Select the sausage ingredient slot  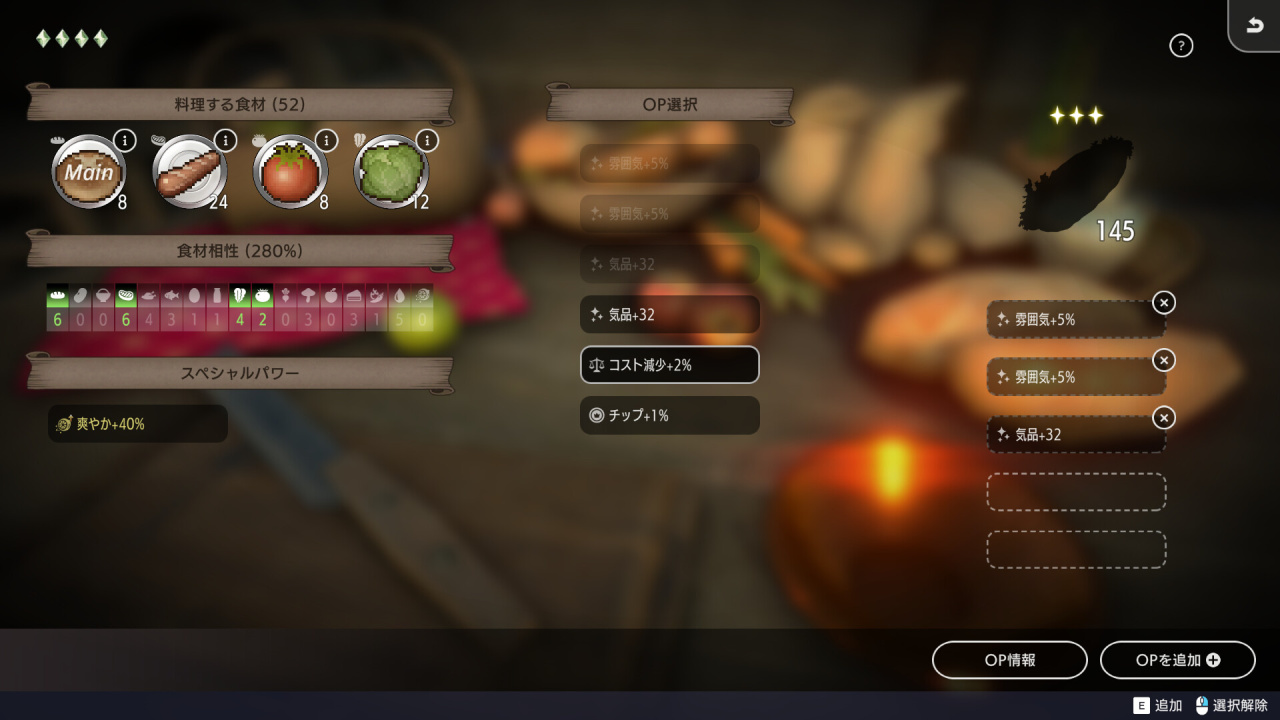pos(189,172)
